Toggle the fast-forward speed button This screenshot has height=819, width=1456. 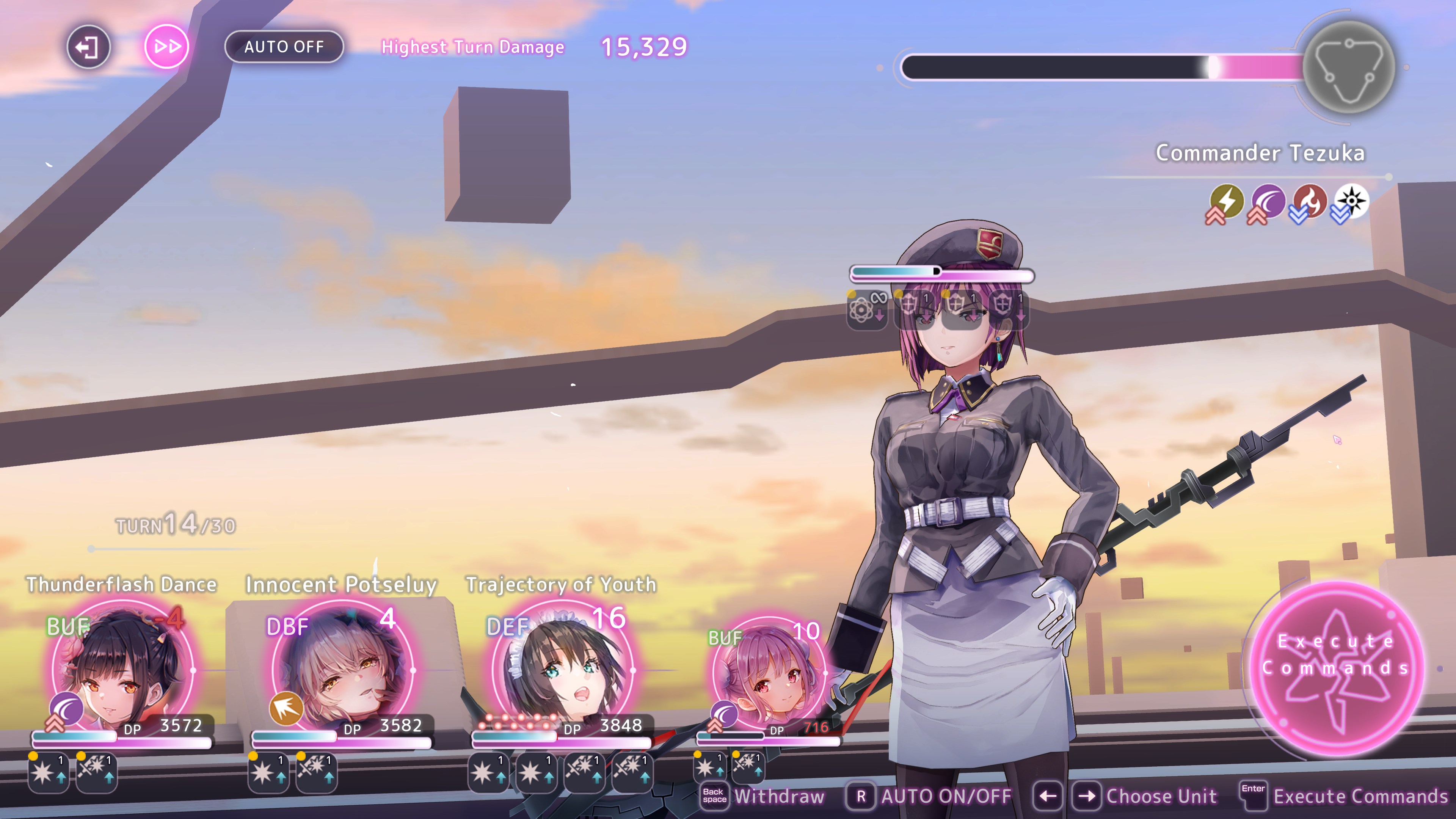pyautogui.click(x=167, y=47)
